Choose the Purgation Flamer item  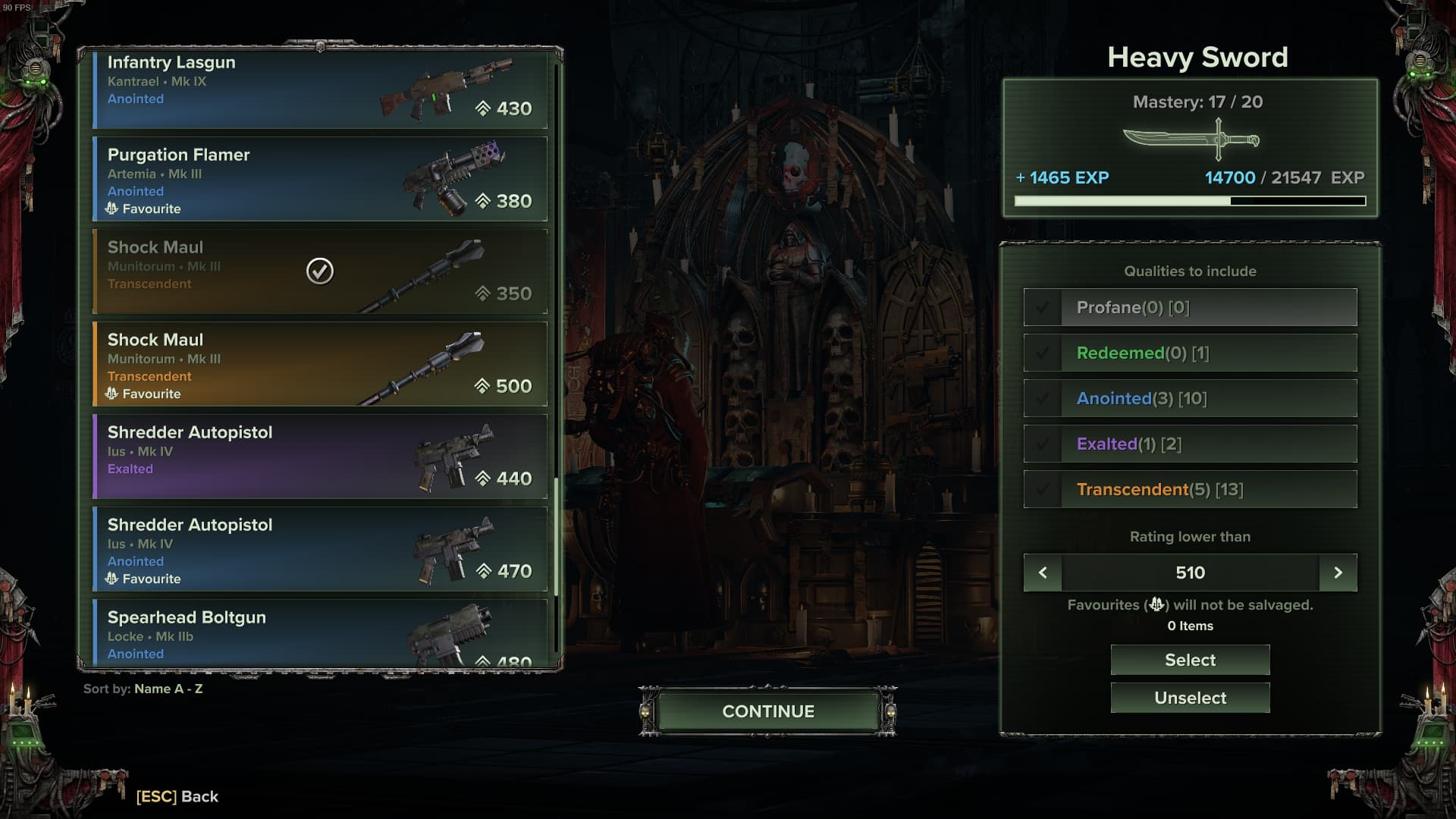coord(319,180)
